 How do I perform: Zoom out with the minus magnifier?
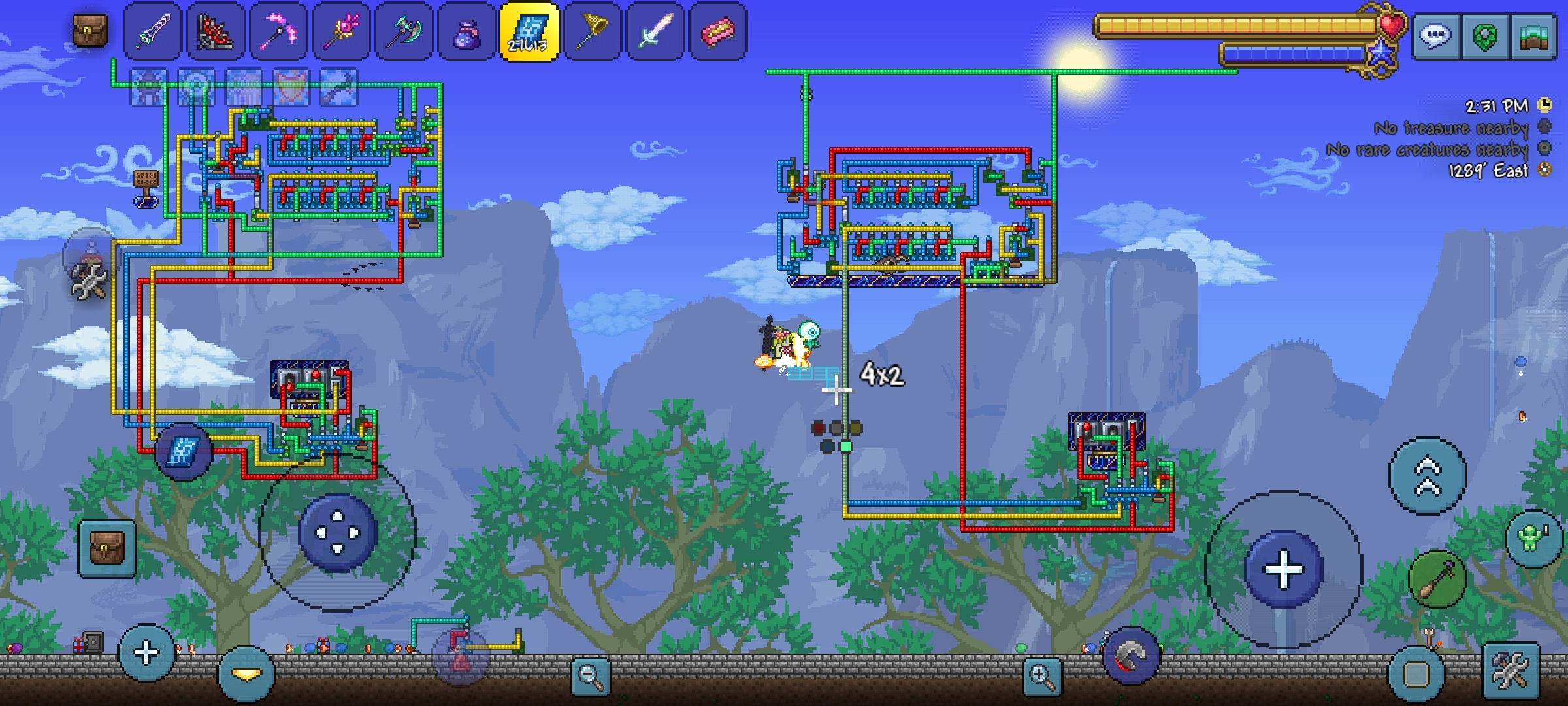click(x=591, y=676)
